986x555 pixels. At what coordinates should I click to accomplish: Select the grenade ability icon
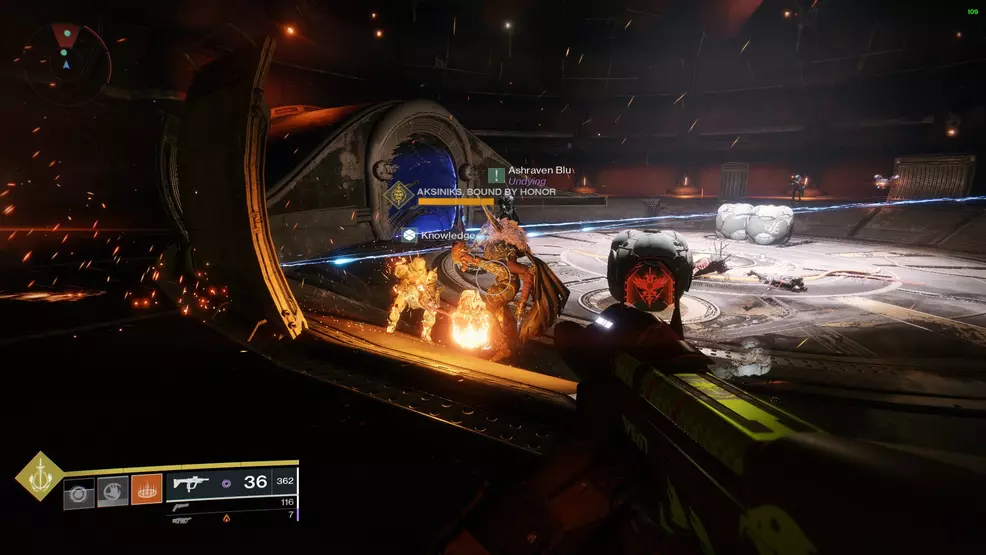click(79, 492)
